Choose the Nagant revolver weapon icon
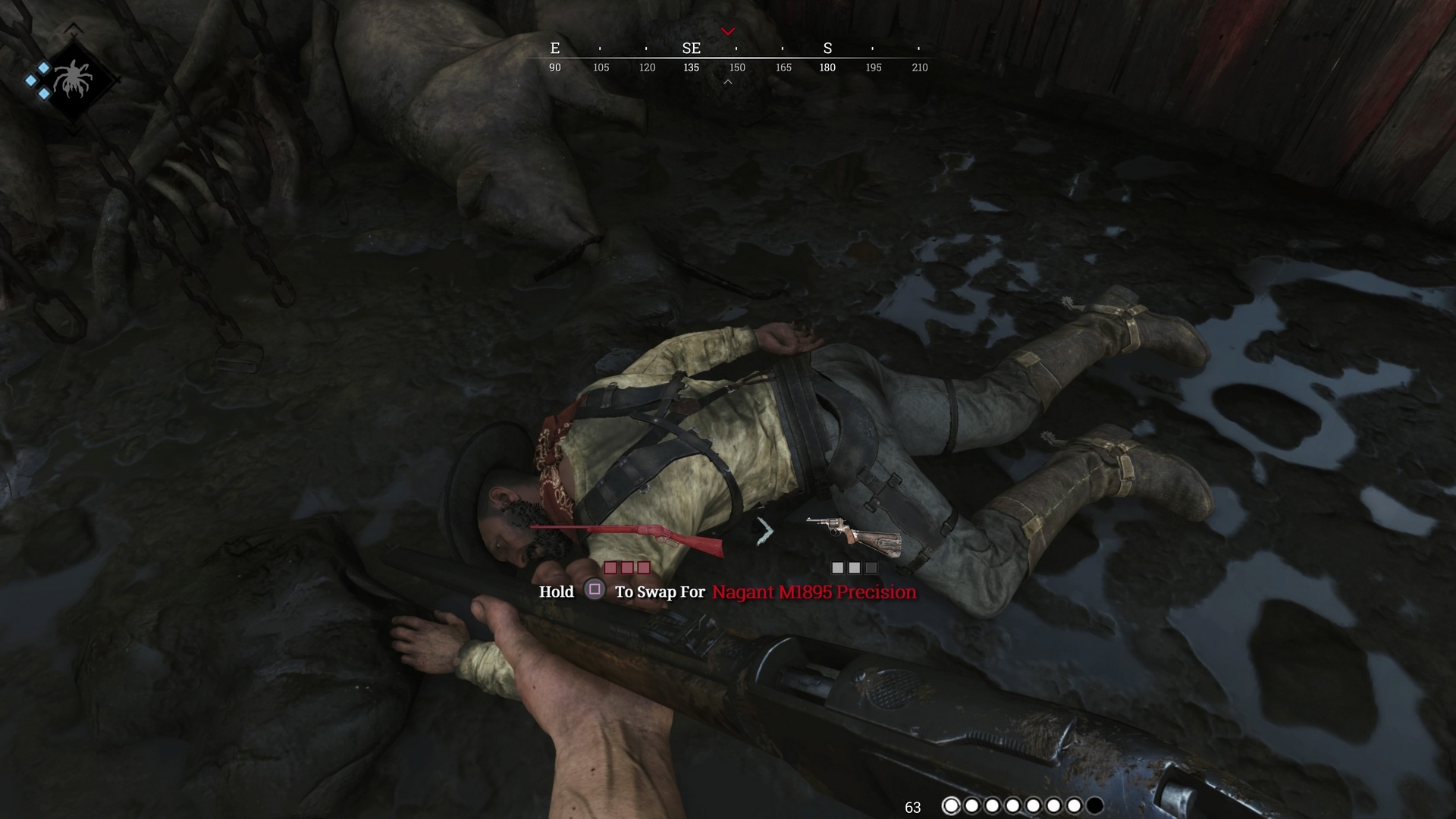 854,534
